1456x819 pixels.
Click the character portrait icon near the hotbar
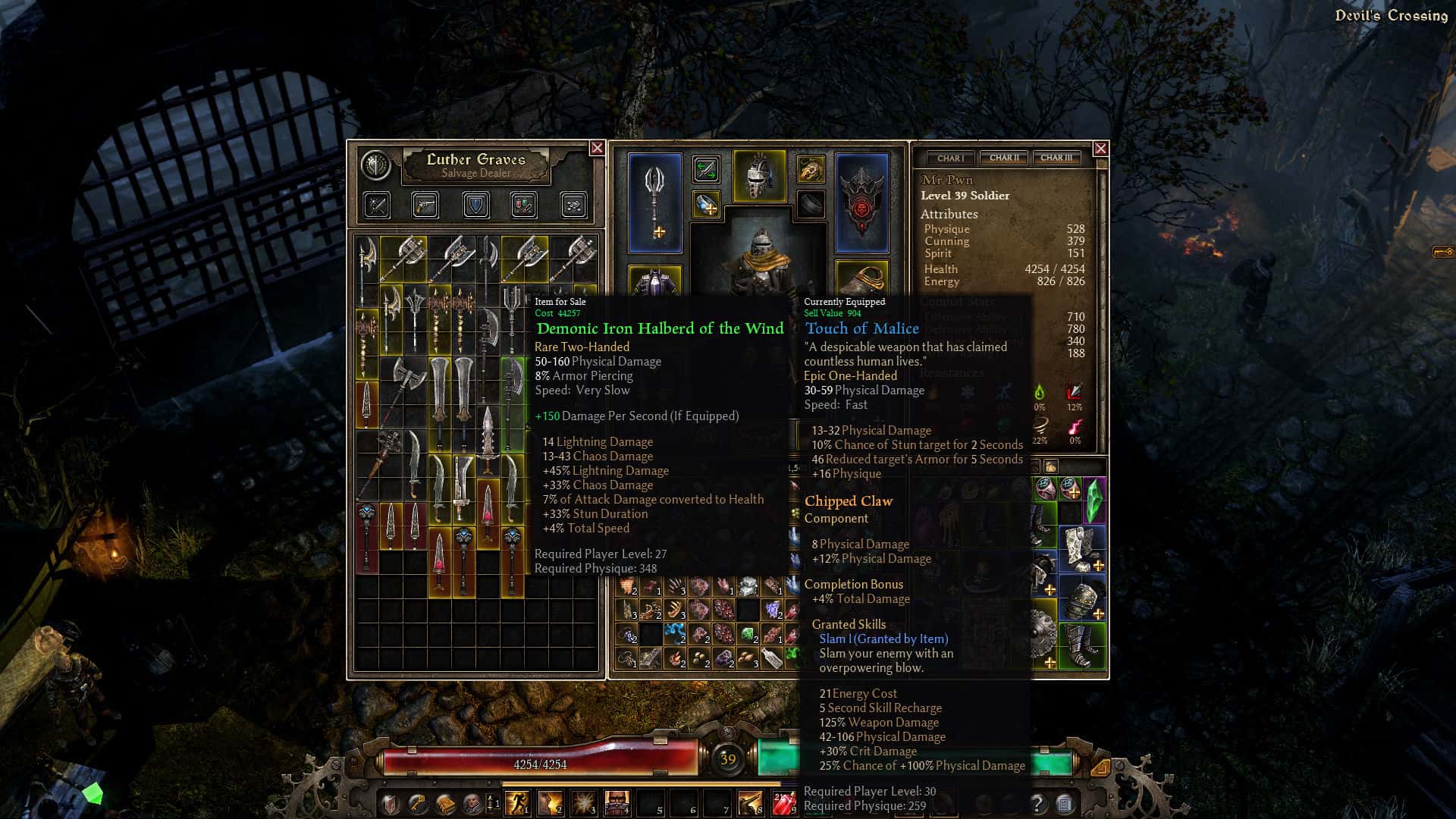click(472, 803)
